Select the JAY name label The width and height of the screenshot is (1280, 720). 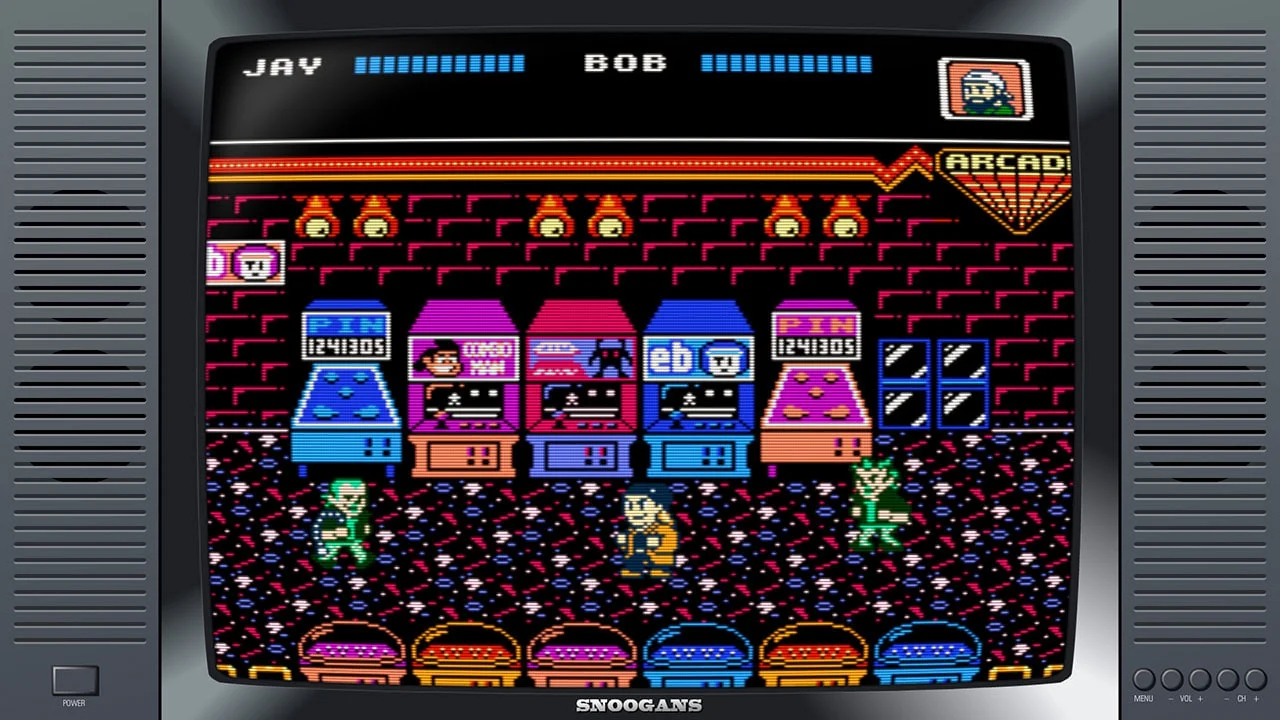point(283,64)
